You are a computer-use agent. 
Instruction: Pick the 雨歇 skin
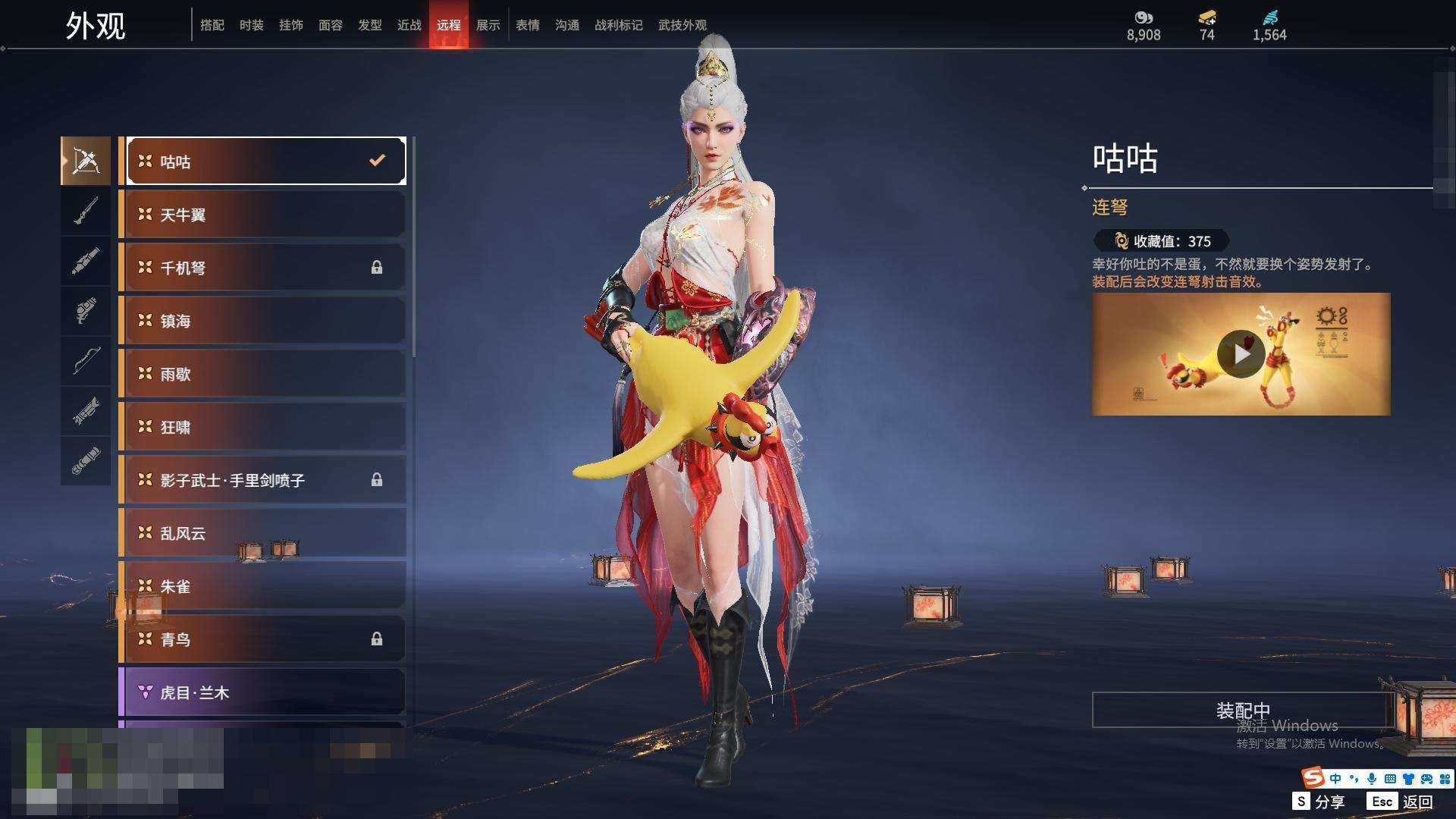tap(262, 374)
